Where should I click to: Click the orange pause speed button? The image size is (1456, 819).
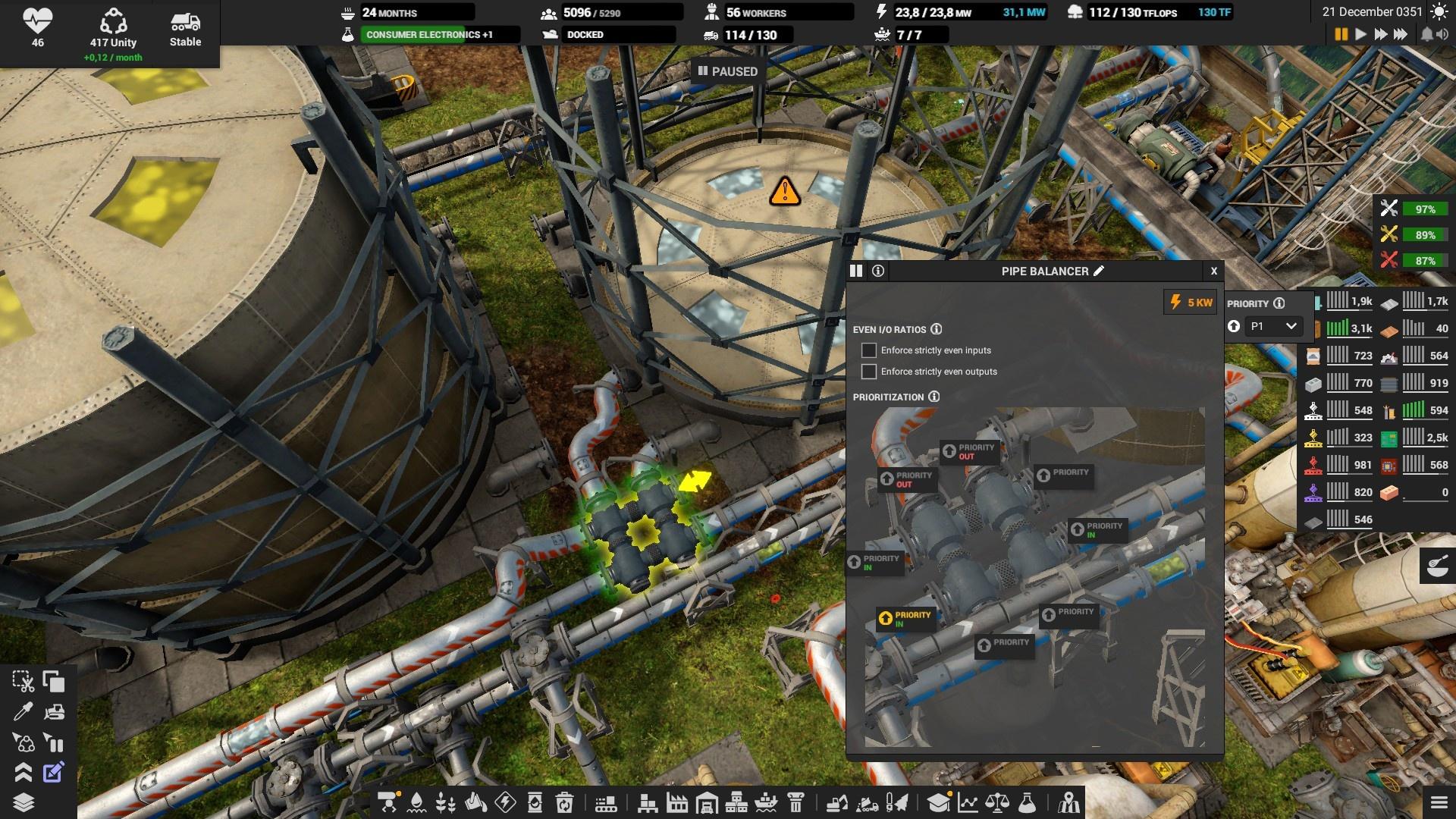(1341, 34)
